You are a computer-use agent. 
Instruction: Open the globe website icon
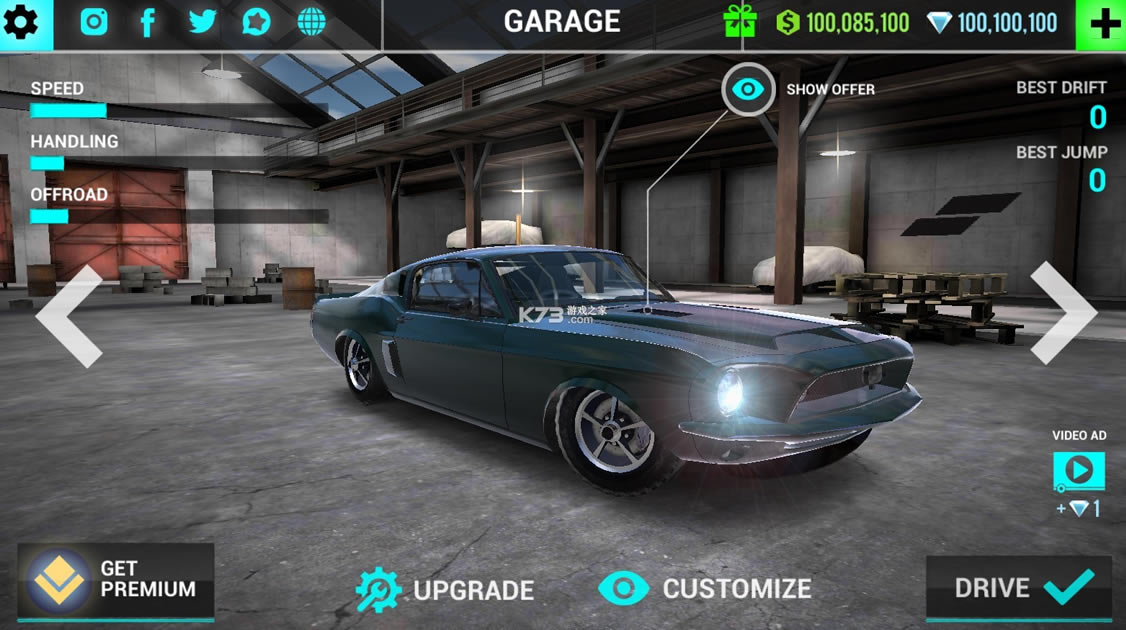312,22
